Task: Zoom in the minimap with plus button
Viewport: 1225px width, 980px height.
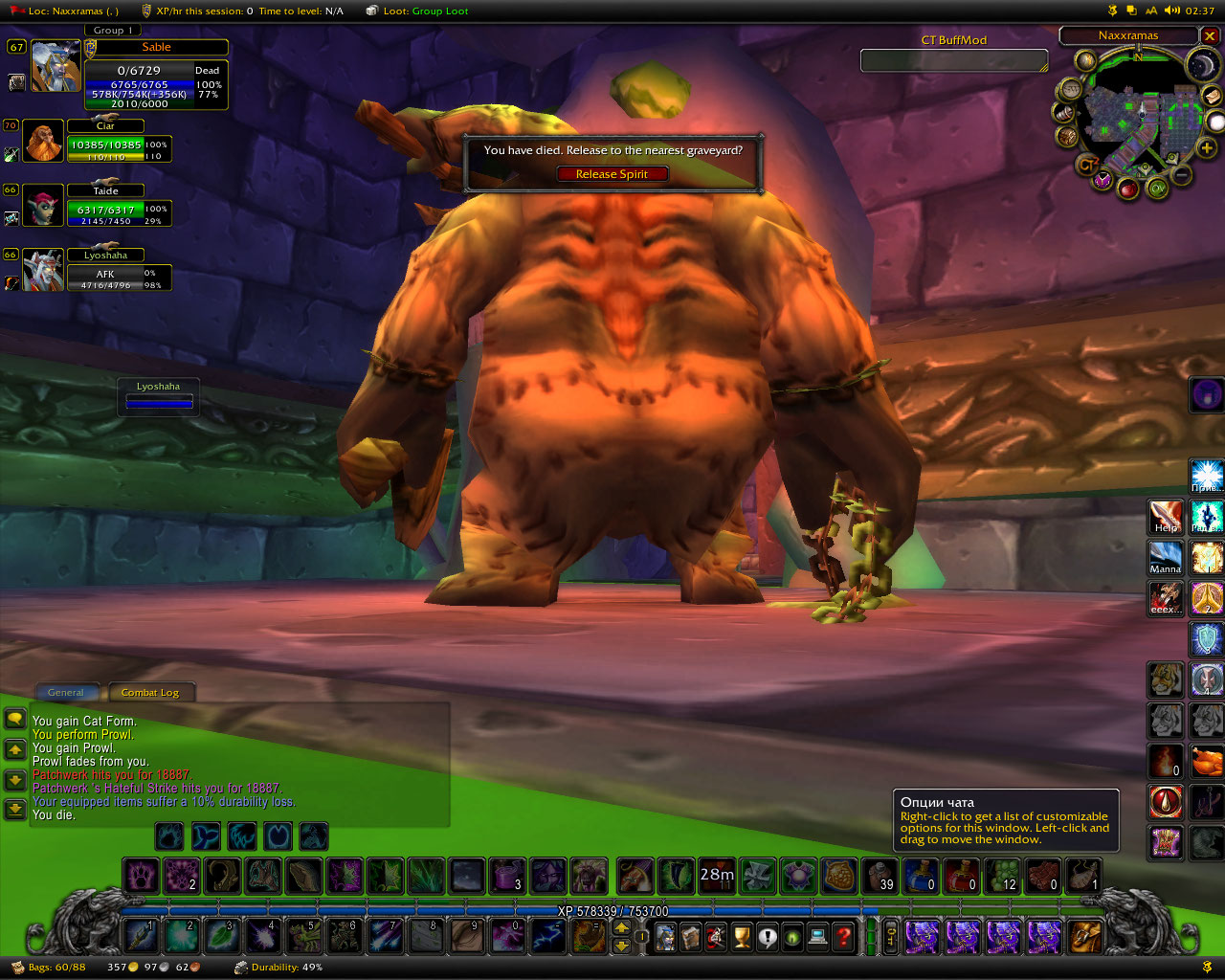Action: coord(1206,148)
